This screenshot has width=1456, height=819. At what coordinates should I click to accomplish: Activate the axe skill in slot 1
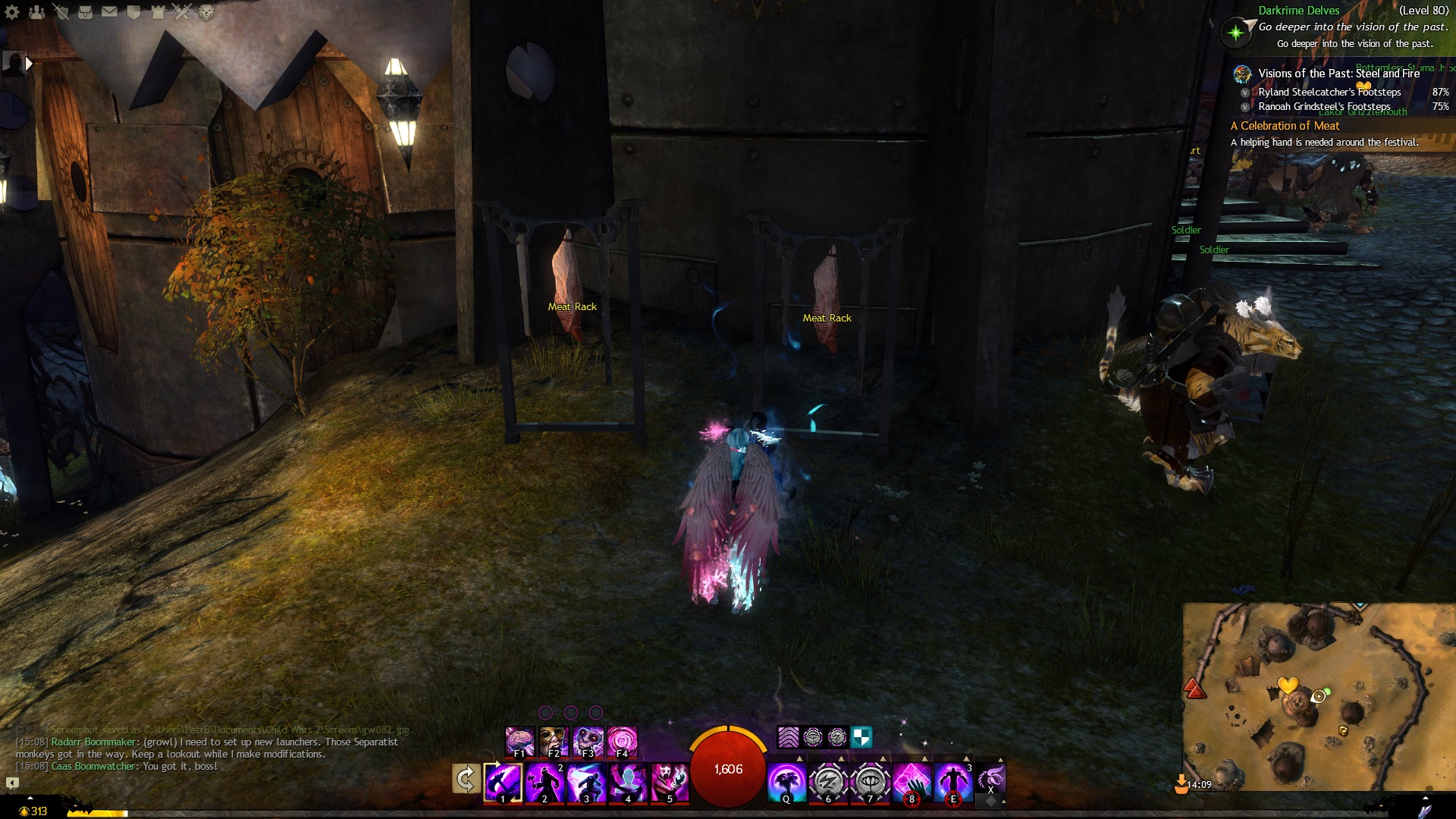(503, 782)
